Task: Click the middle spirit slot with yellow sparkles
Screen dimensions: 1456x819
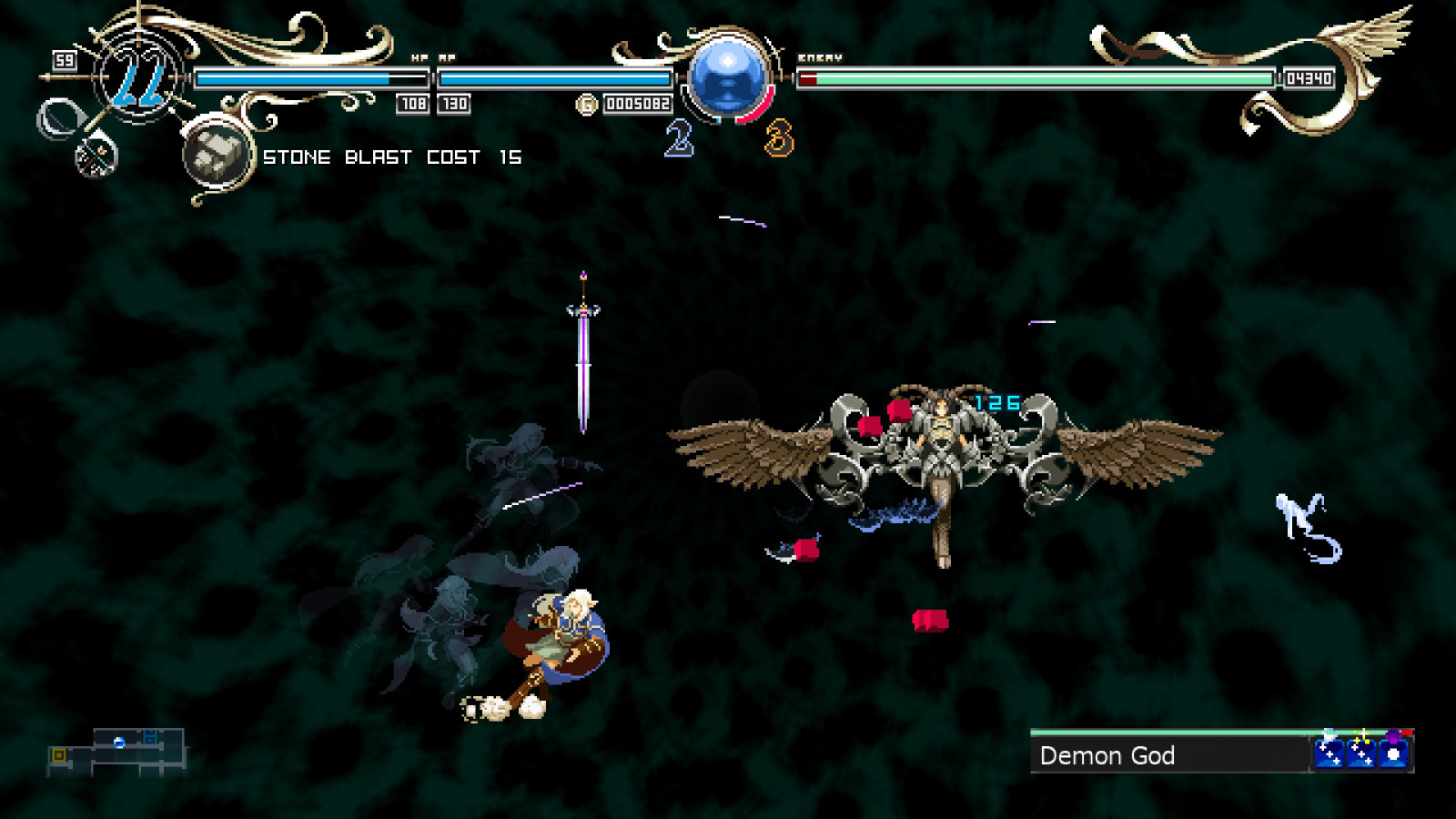Action: pyautogui.click(x=1361, y=753)
